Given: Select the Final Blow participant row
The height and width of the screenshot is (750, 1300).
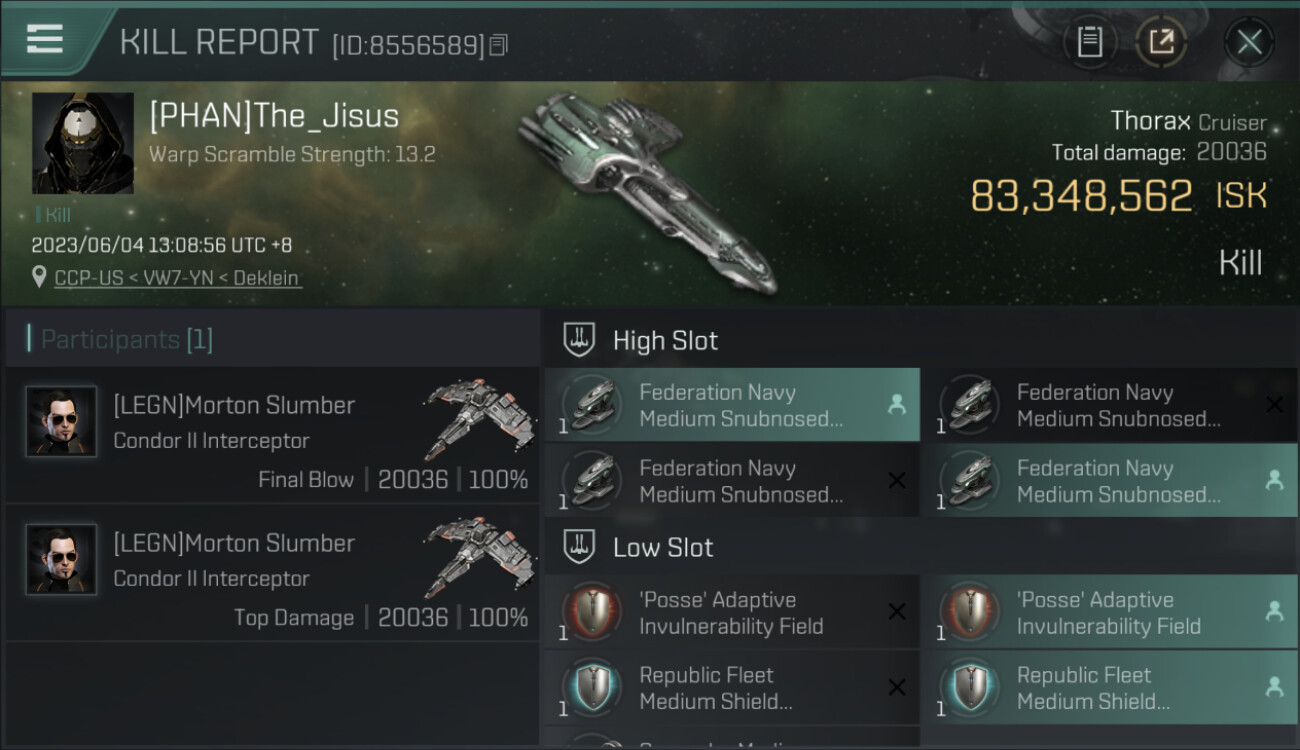Looking at the screenshot, I should click(x=272, y=435).
